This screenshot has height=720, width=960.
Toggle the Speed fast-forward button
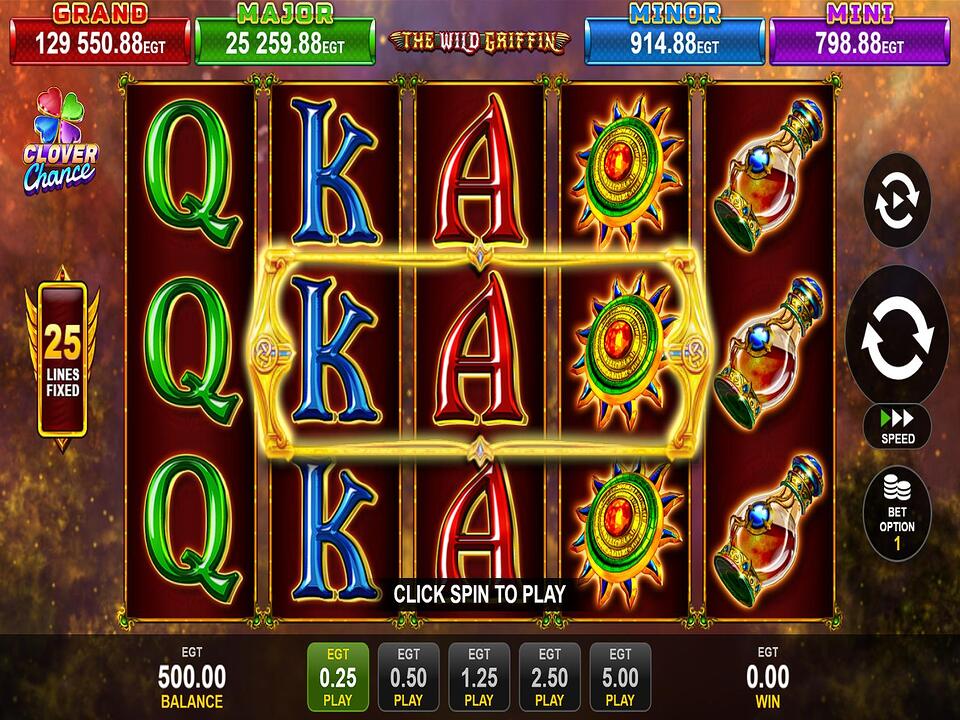click(897, 425)
